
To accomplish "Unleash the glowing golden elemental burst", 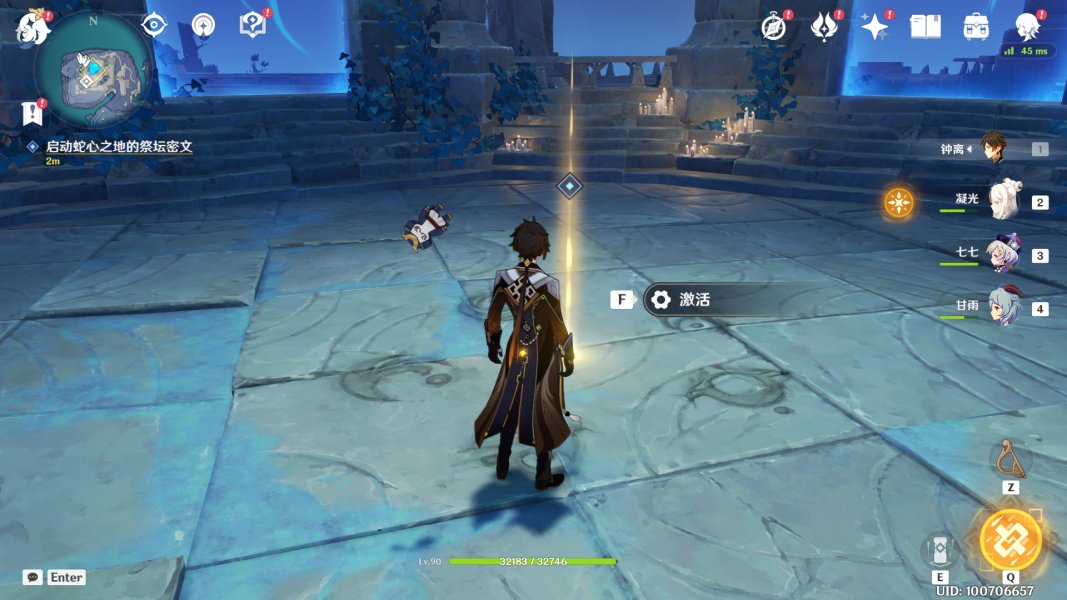I will pyautogui.click(x=1010, y=540).
